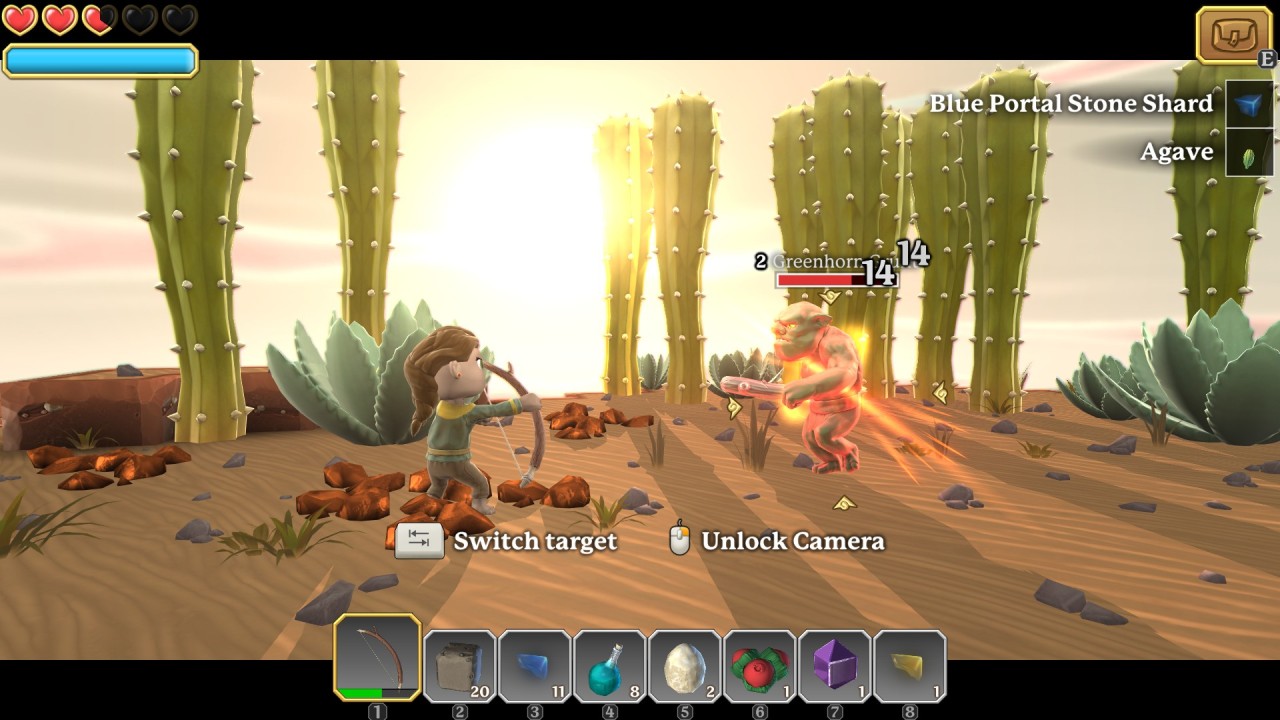Choose the stone block stack of 20
Image resolution: width=1280 pixels, height=720 pixels.
click(460, 665)
